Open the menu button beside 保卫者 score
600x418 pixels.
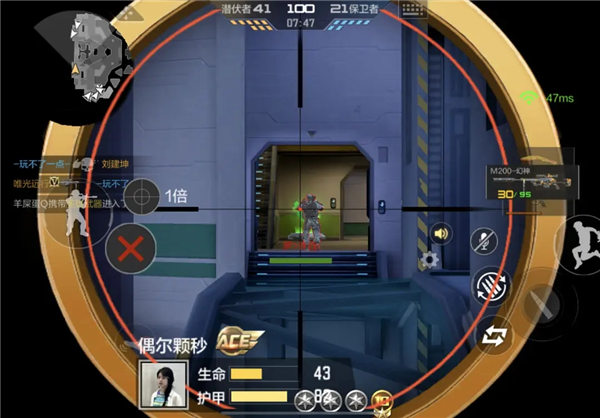point(411,9)
